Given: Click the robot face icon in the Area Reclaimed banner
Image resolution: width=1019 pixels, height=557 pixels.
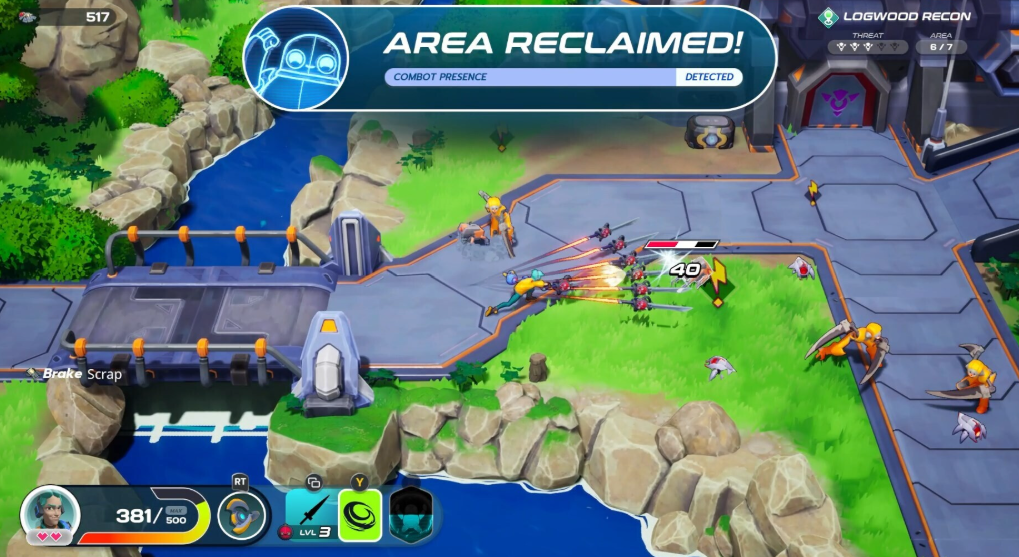Looking at the screenshot, I should pyautogui.click(x=296, y=58).
